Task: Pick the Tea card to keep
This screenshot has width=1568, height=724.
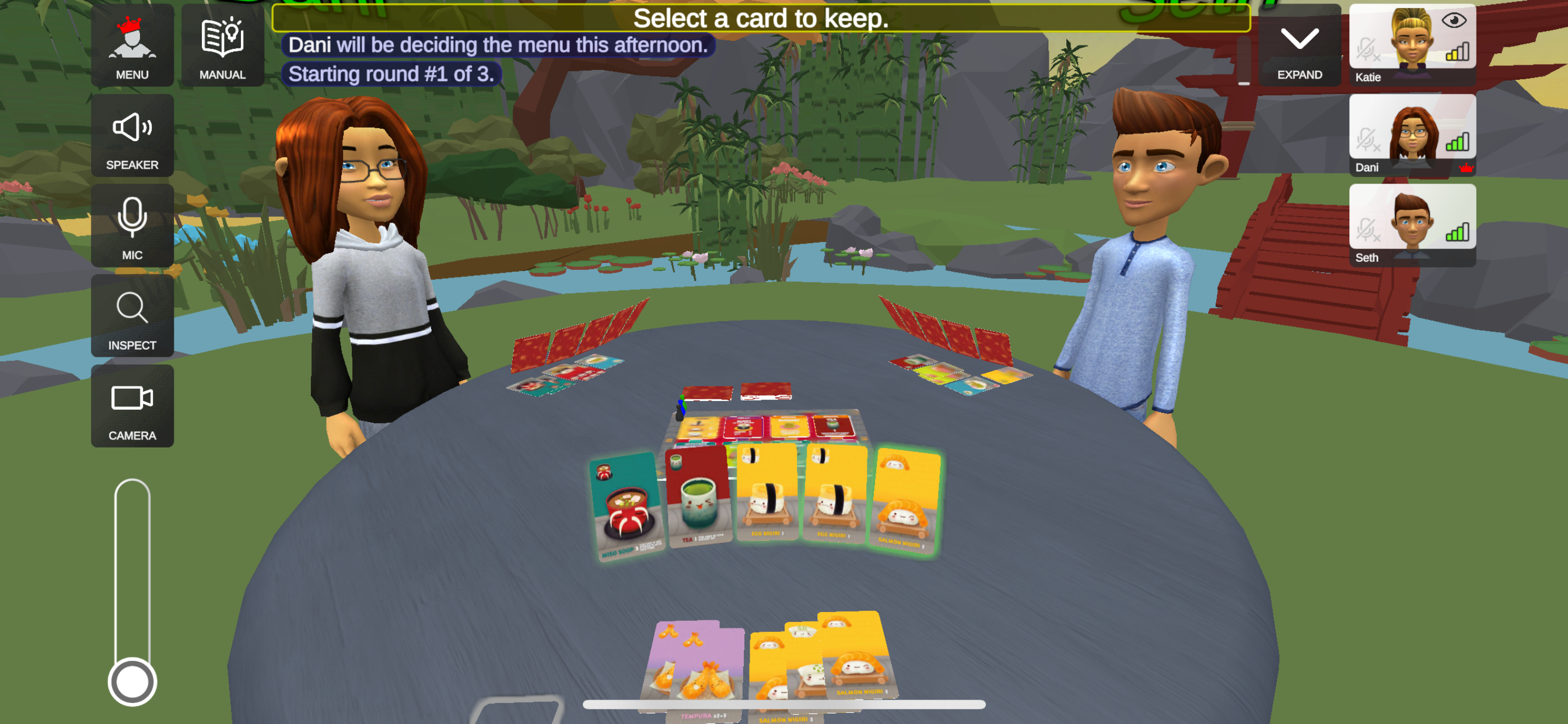Action: tap(698, 496)
